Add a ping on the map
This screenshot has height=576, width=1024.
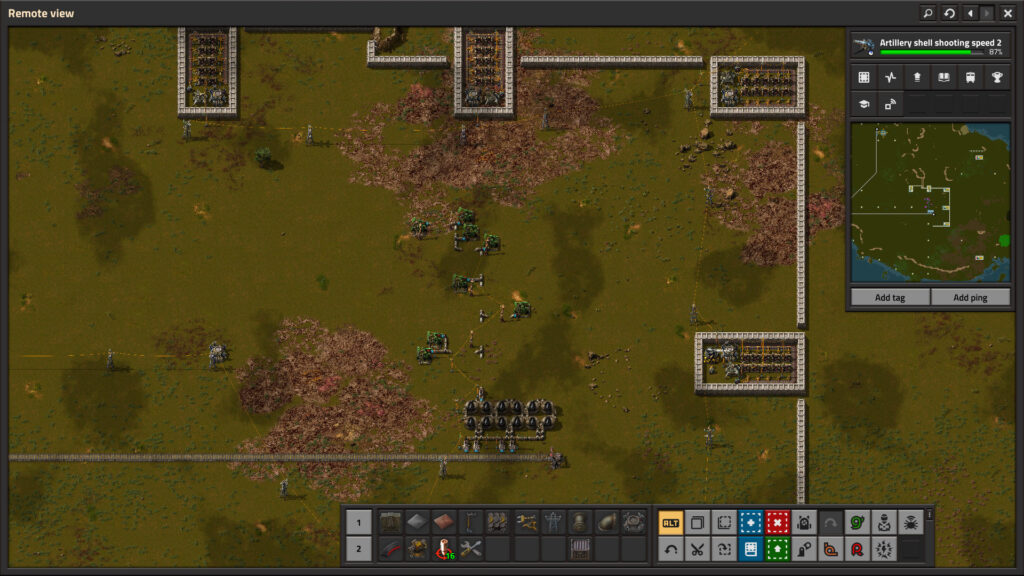(x=970, y=297)
